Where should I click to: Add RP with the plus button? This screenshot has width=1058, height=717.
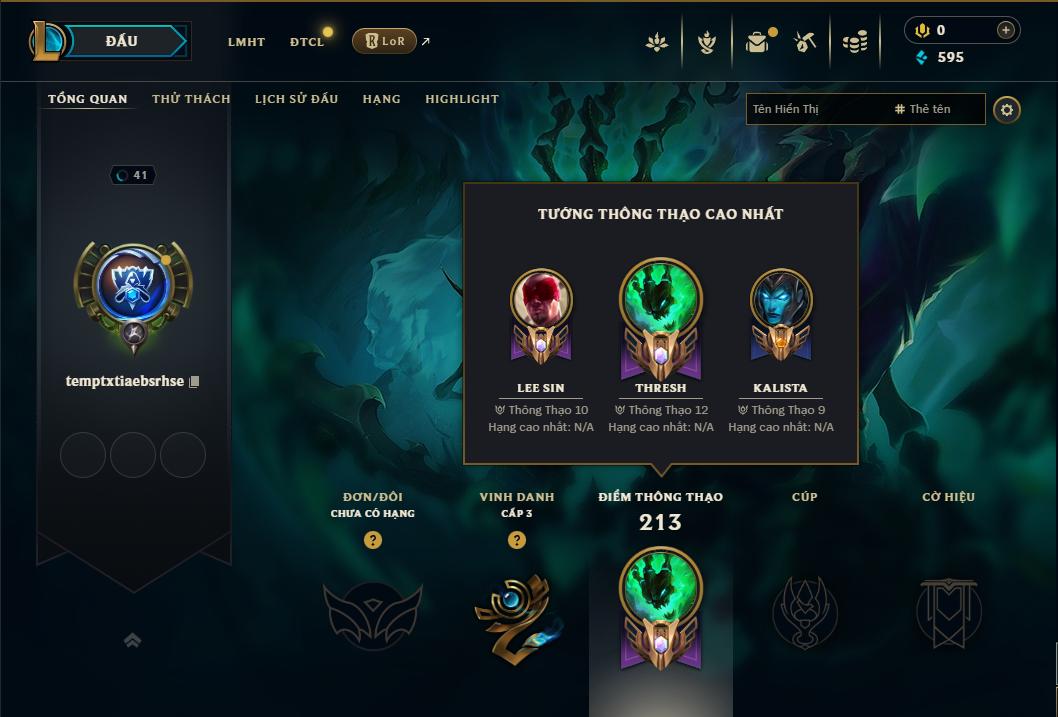point(1006,30)
